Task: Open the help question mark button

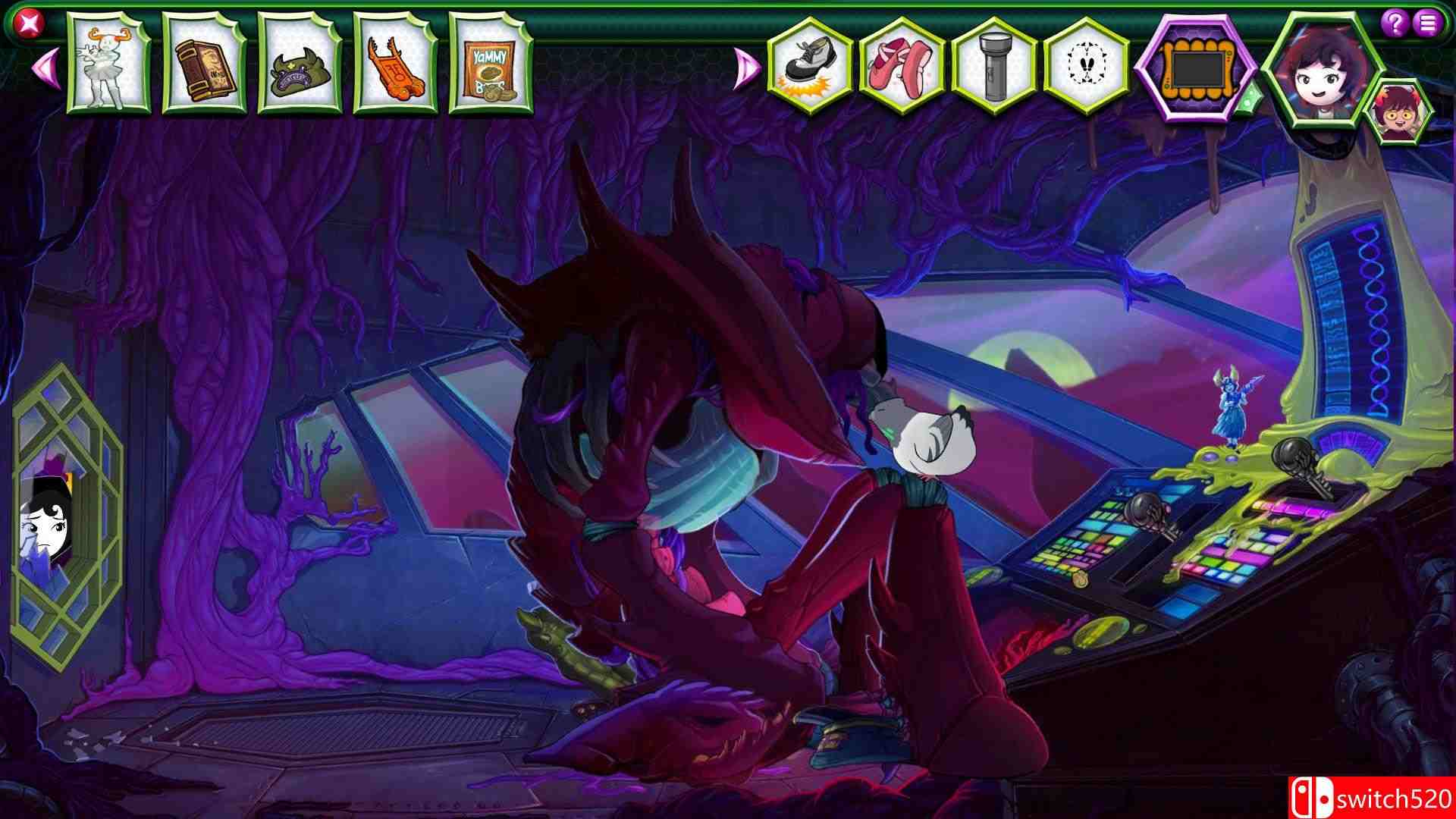Action: click(1394, 21)
